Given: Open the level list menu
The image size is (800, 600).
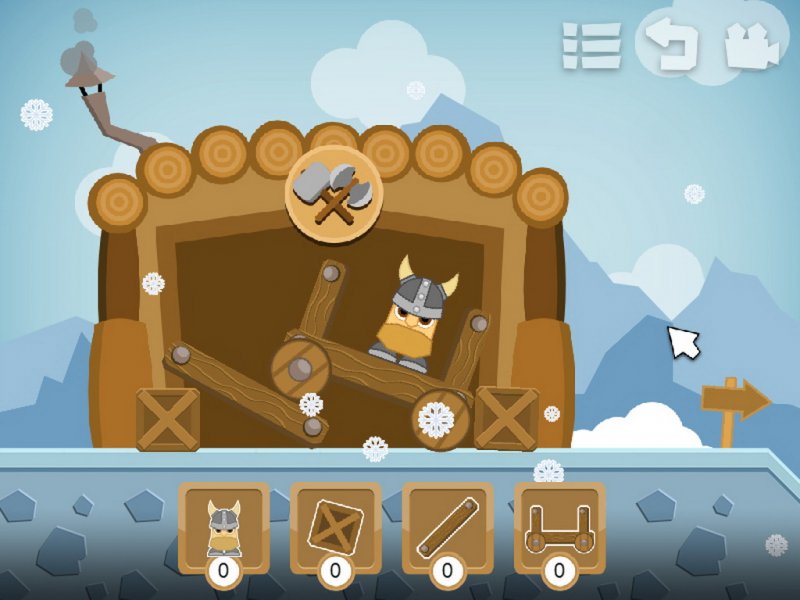Looking at the screenshot, I should tap(591, 46).
